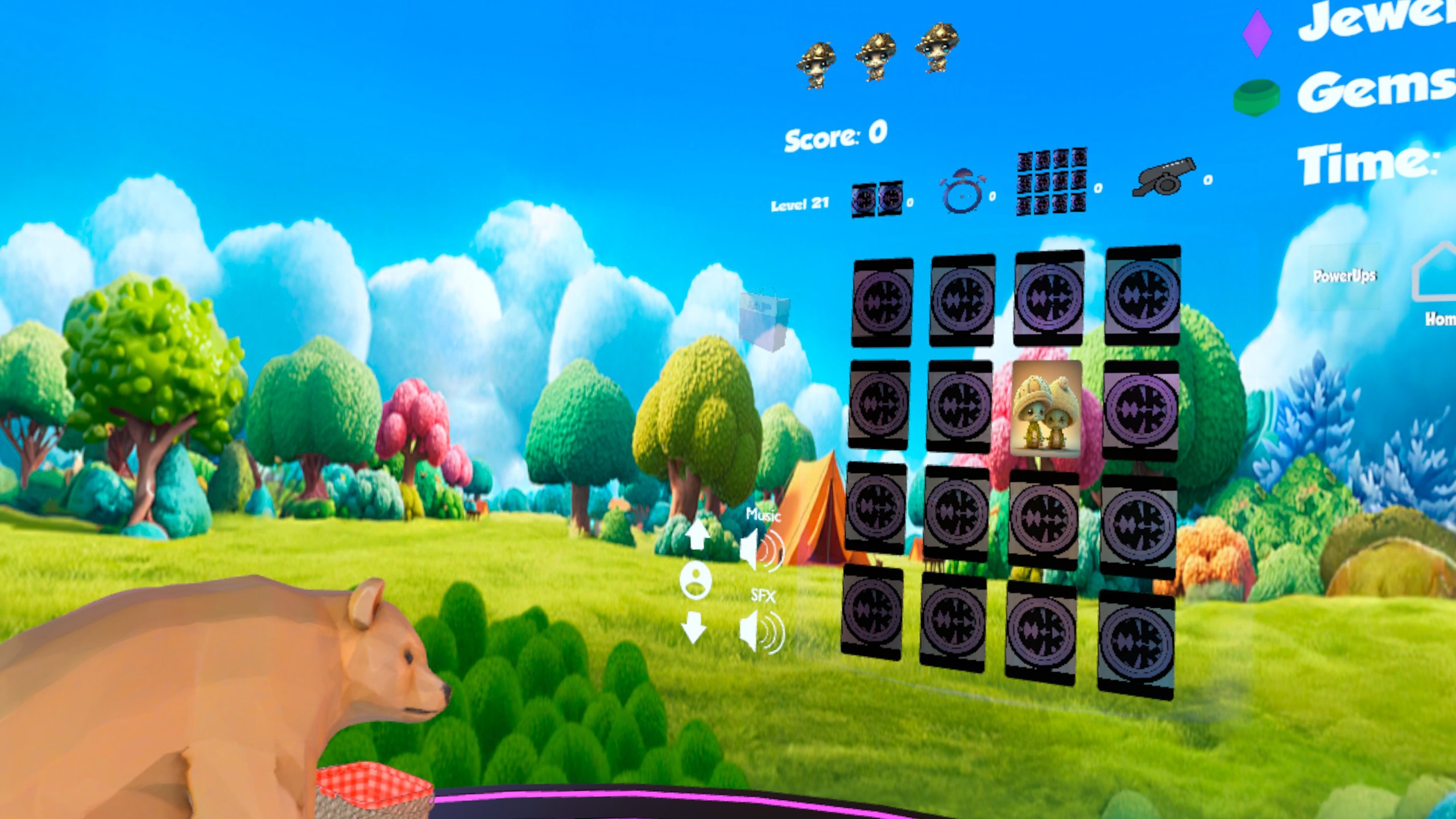
Task: Toggle the SFX speaker icon
Action: coord(762,631)
